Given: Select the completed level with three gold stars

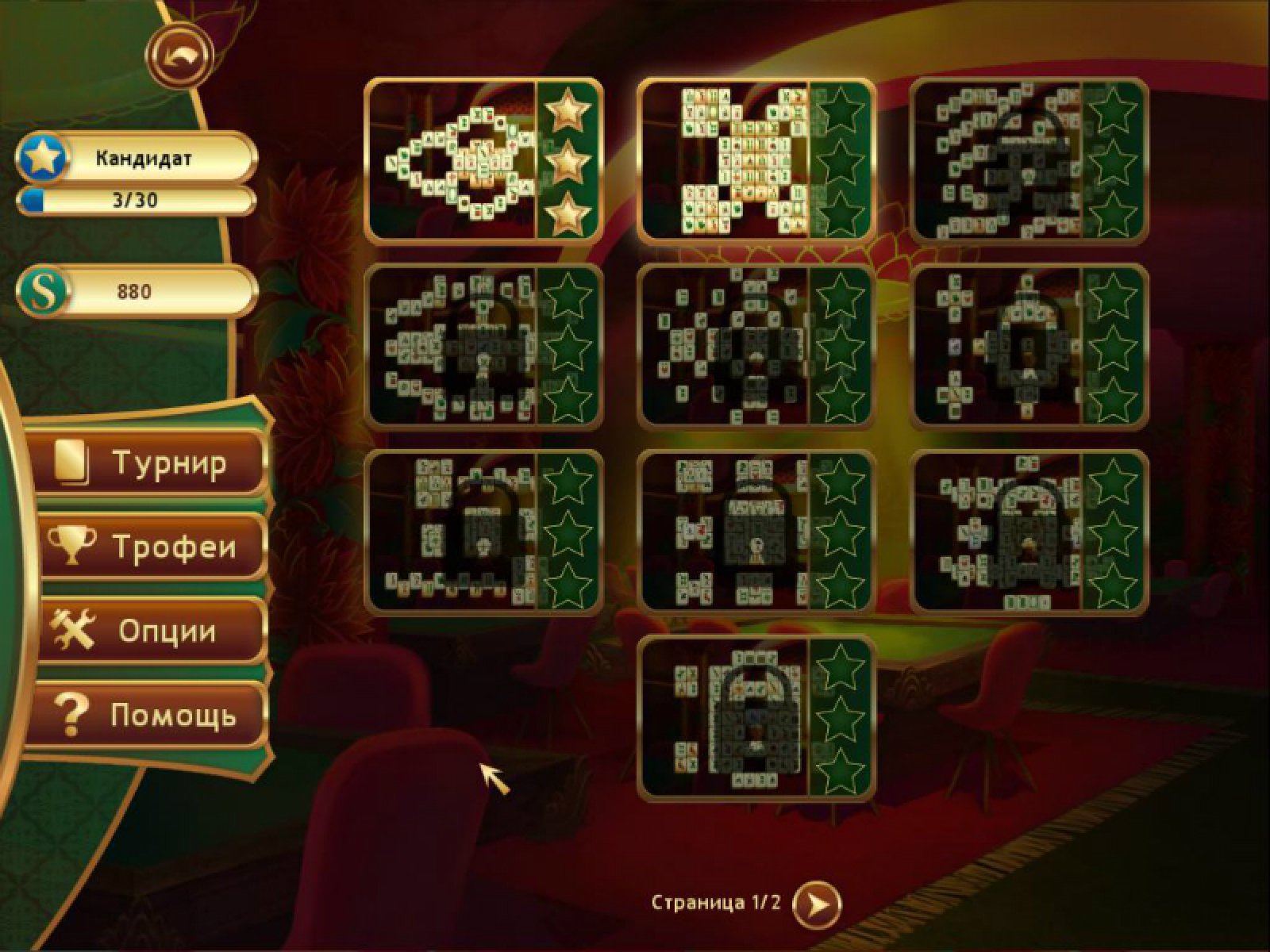Looking at the screenshot, I should coord(483,160).
